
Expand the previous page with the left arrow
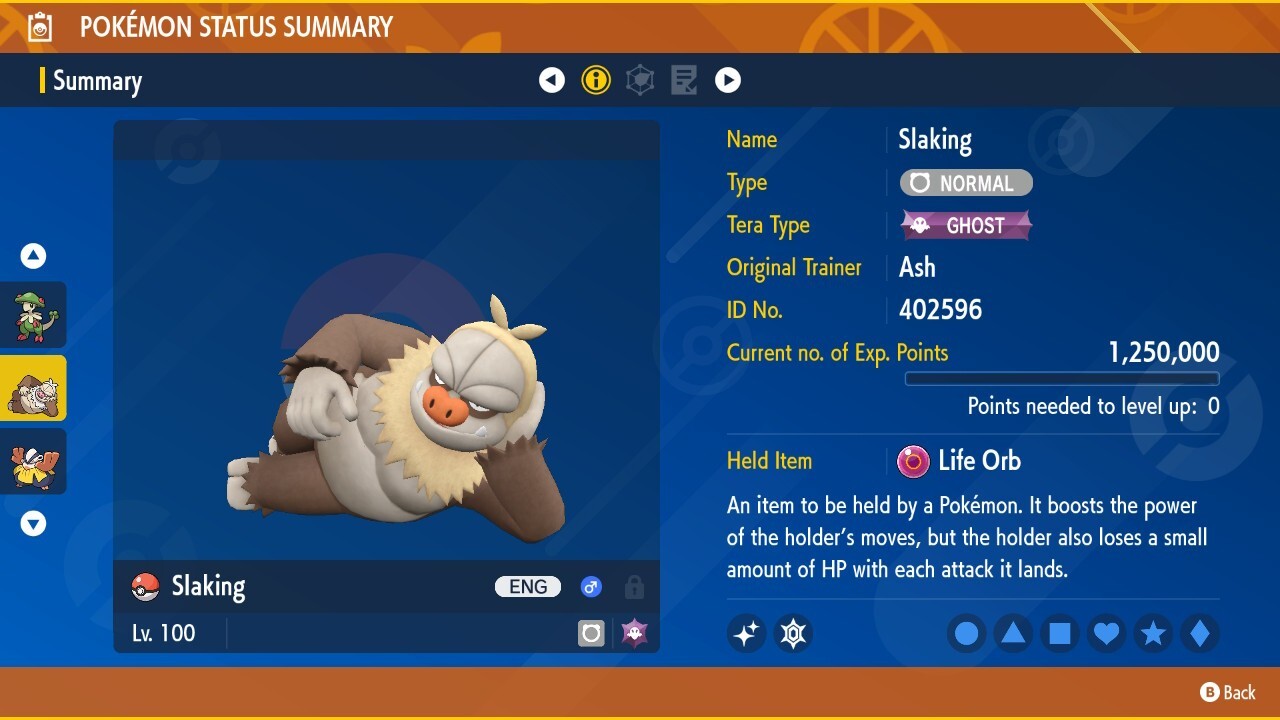click(x=552, y=80)
